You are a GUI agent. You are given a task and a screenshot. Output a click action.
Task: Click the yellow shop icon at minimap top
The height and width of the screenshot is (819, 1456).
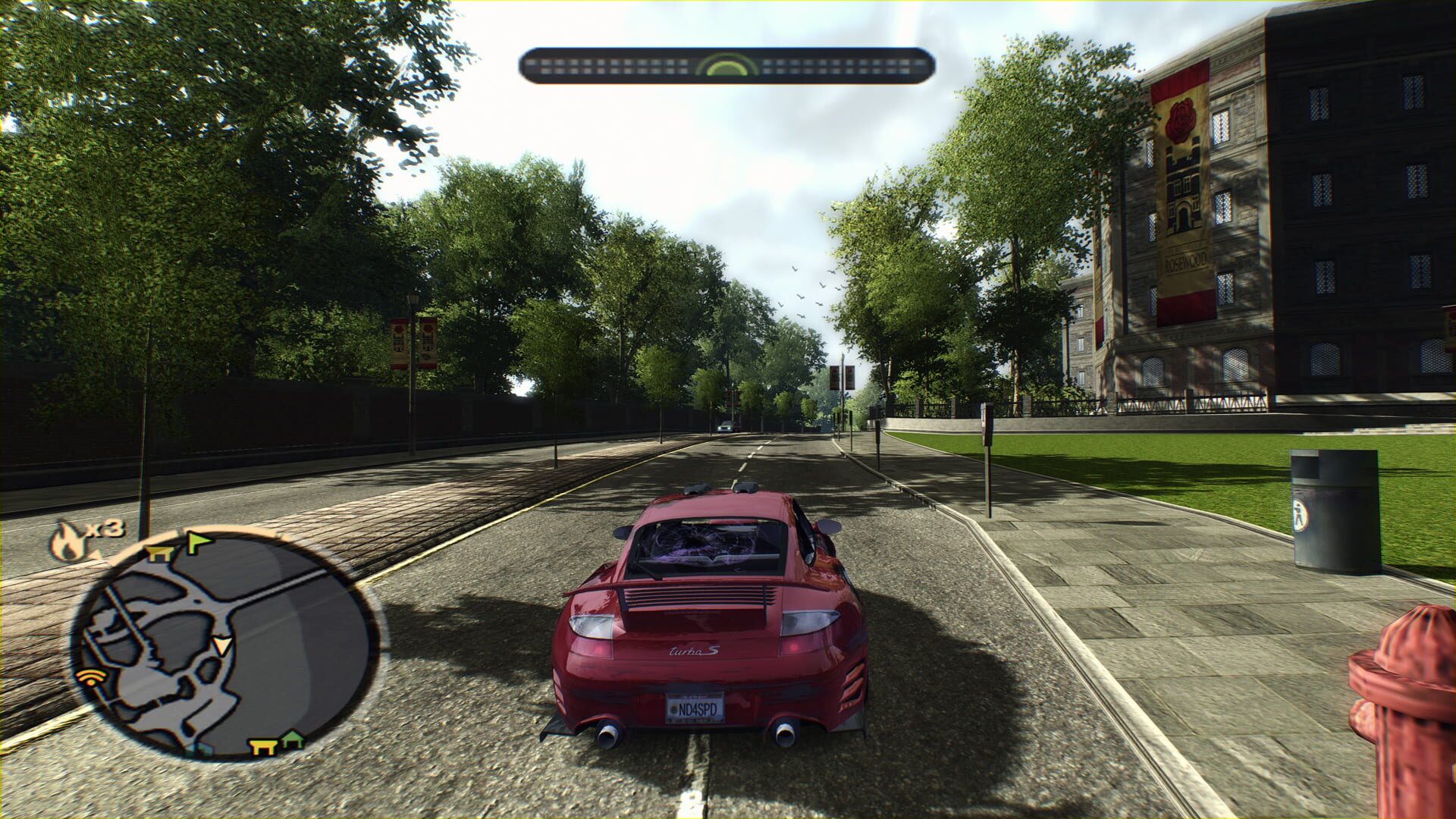point(158,554)
